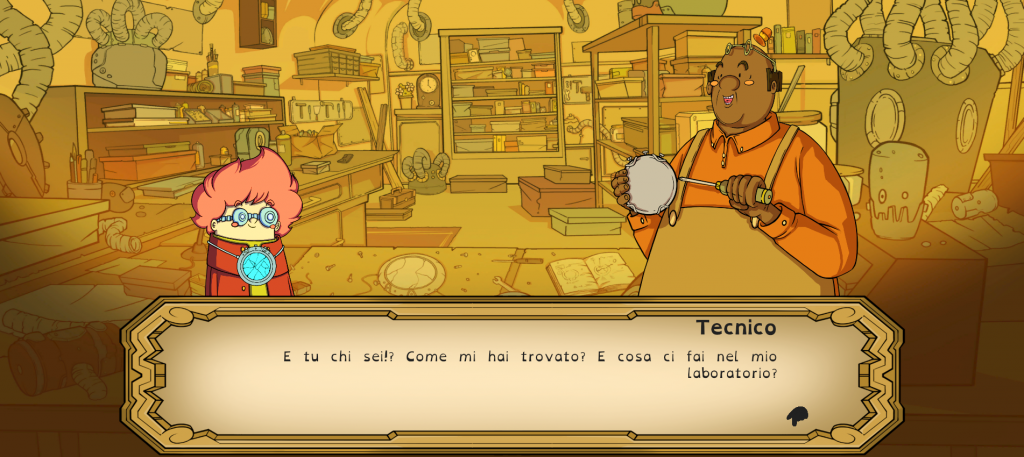
Task: Click the dialogue continue icon
Action: [797, 416]
